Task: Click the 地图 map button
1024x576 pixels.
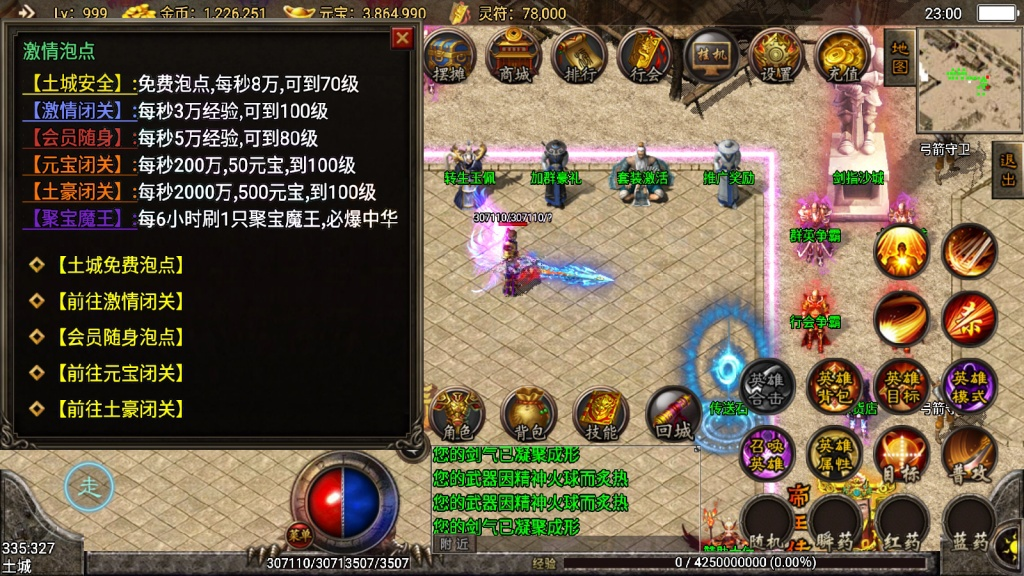Action: pos(898,56)
